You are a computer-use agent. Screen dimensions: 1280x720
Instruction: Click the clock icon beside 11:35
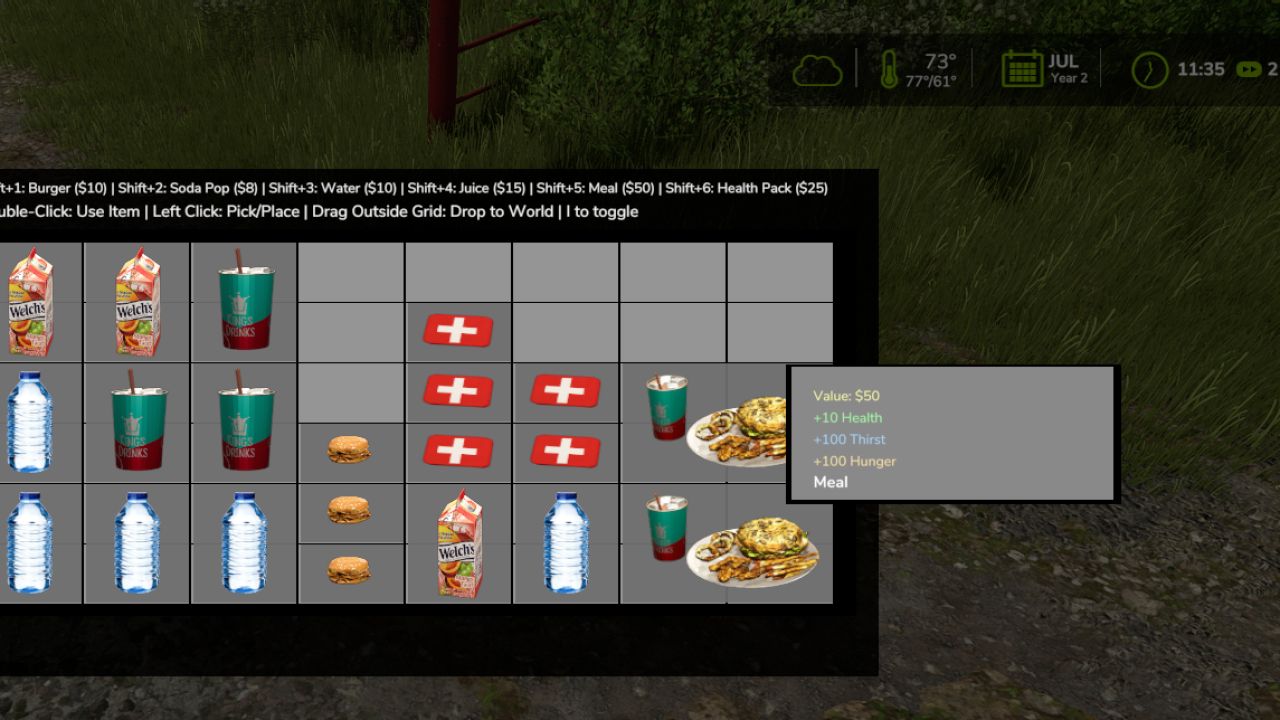point(1150,69)
